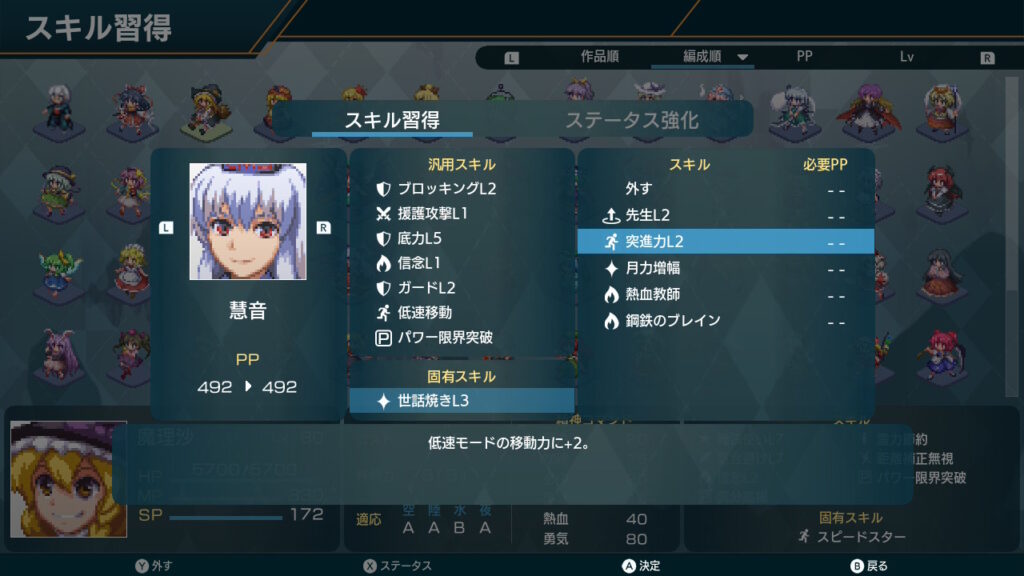
Task: Sort the roster by Lv
Action: pyautogui.click(x=906, y=57)
